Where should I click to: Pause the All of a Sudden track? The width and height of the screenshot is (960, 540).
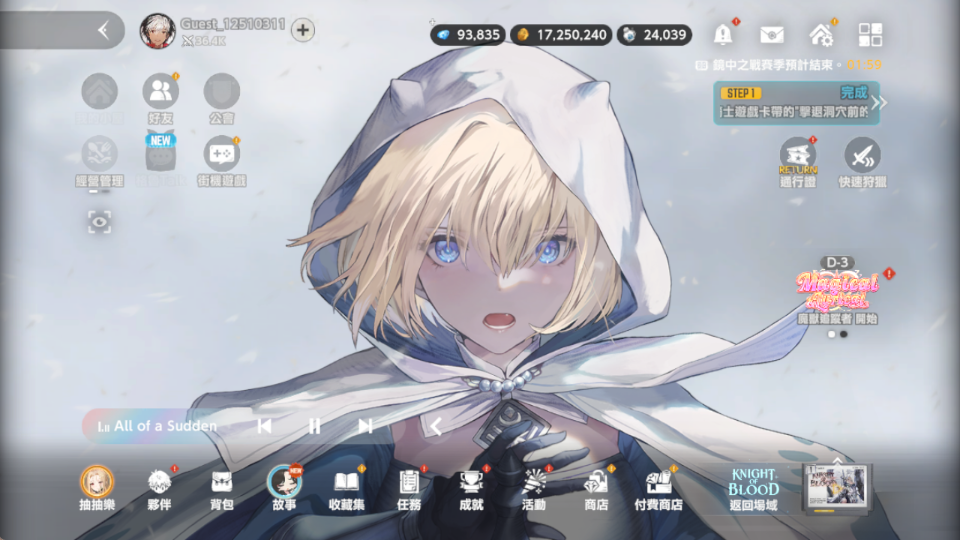[x=314, y=426]
